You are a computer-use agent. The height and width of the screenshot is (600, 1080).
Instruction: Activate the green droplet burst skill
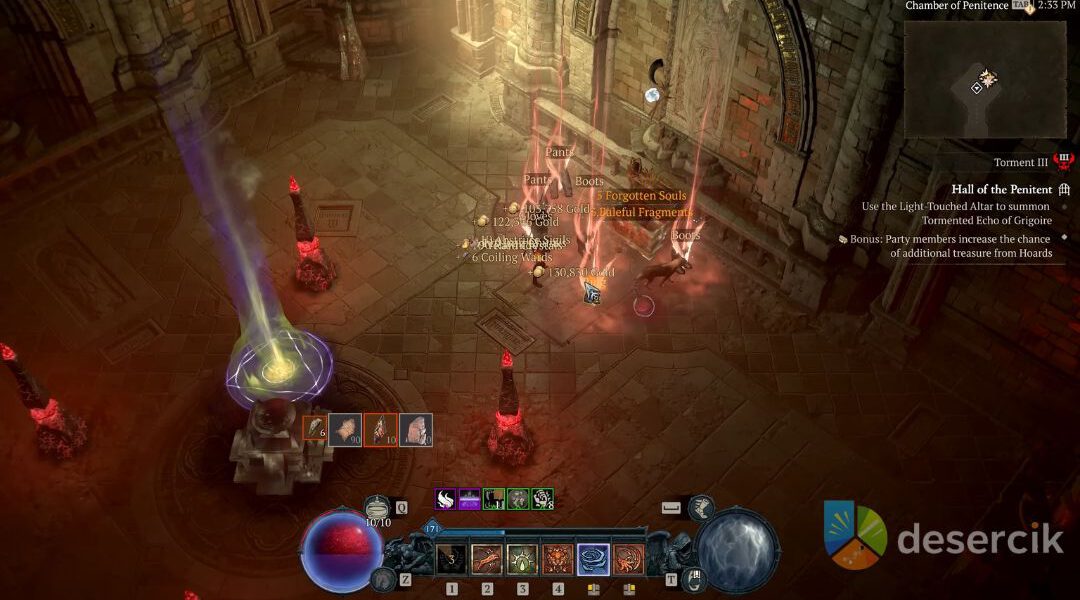[x=522, y=559]
